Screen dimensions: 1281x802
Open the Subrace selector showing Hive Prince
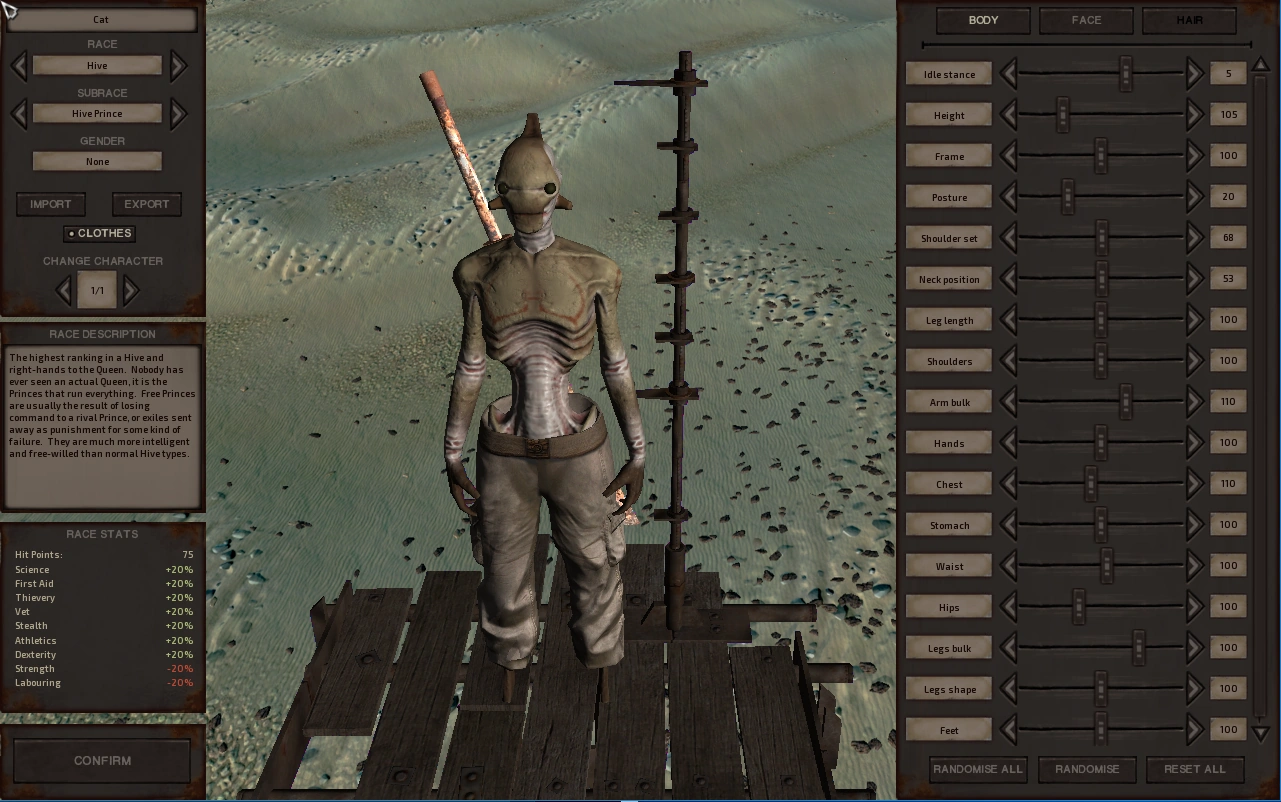click(x=96, y=113)
